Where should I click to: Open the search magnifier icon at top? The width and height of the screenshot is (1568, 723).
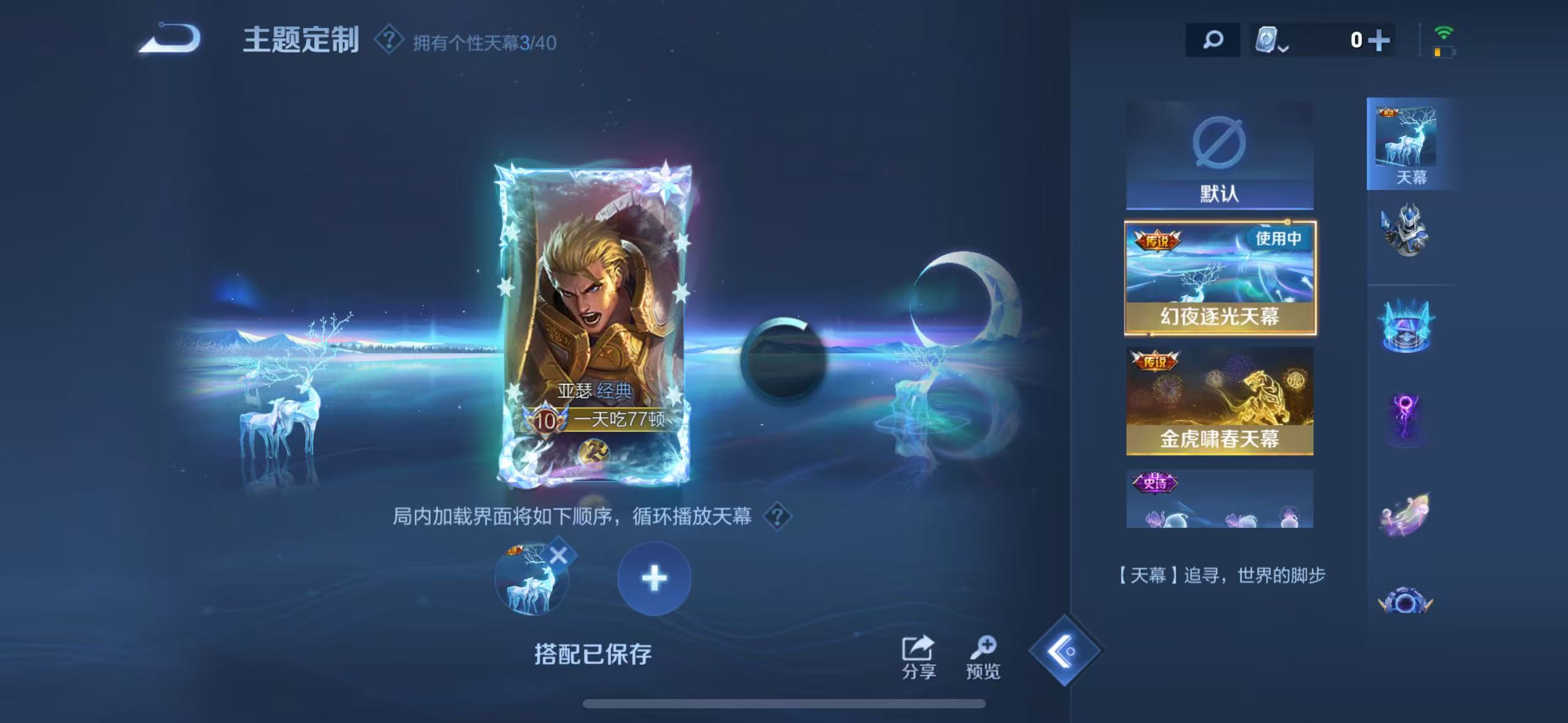point(1213,40)
